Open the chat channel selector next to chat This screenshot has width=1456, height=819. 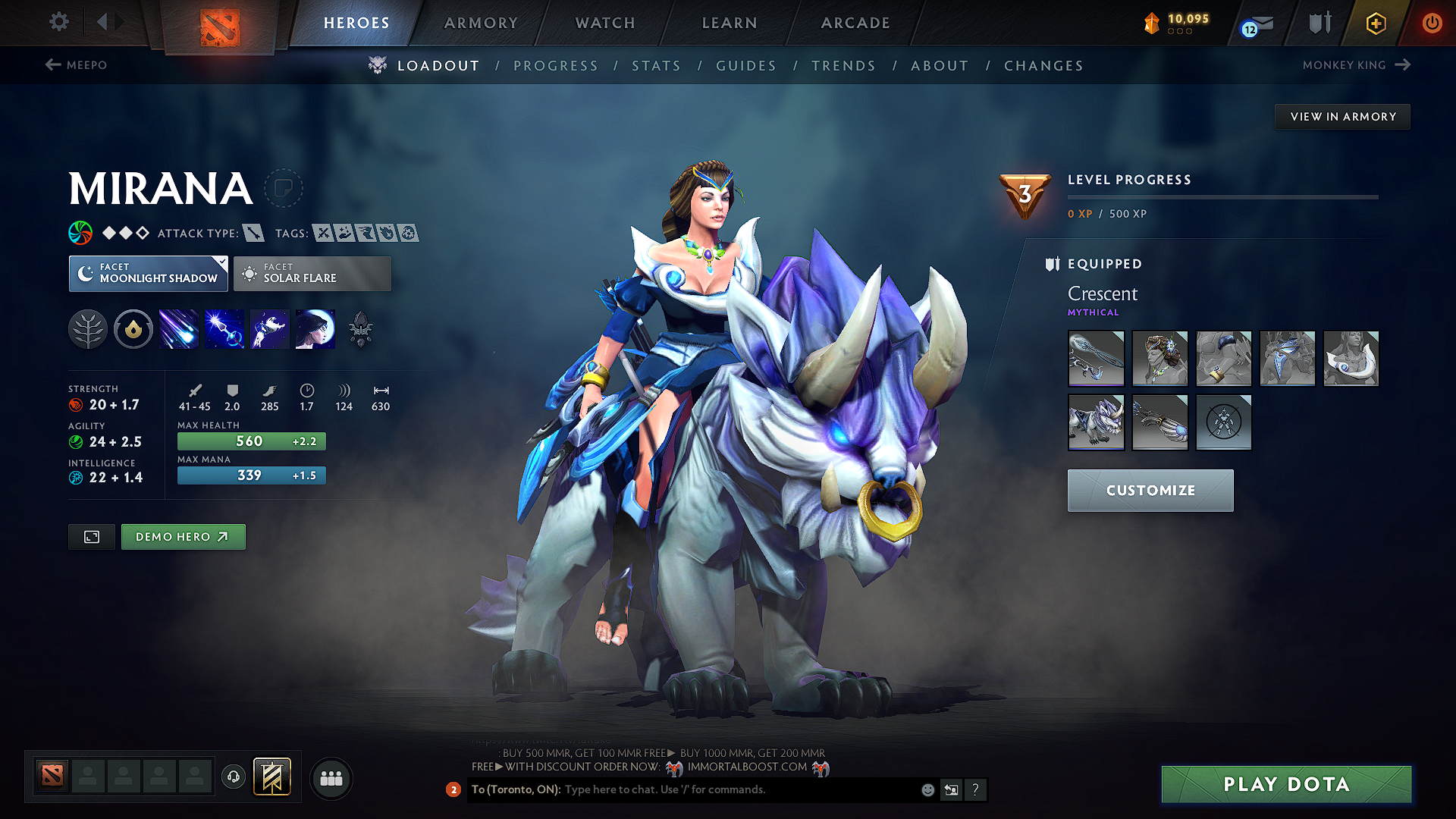(951, 789)
